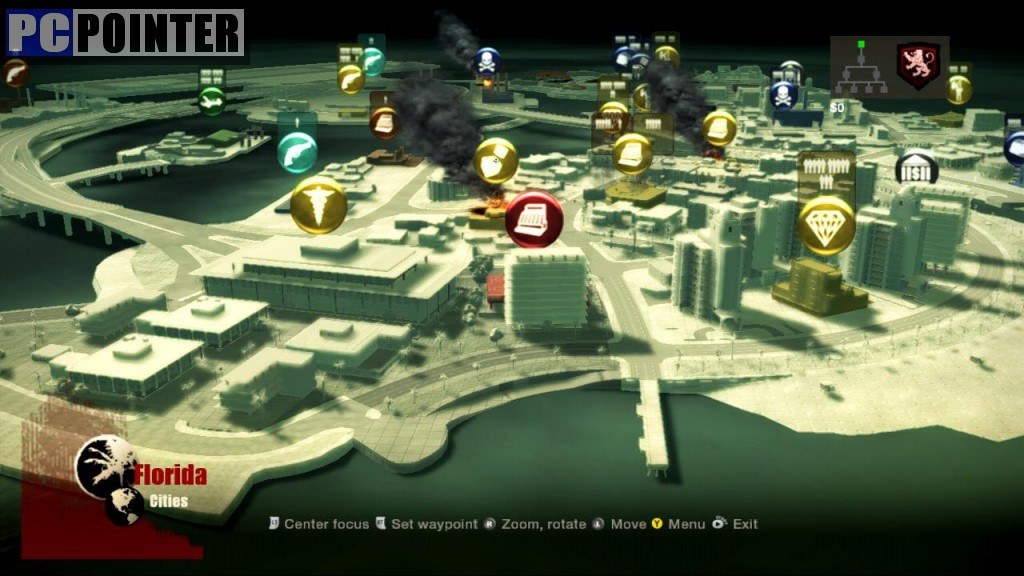
Task: Select the white bank building marker
Action: 916,169
